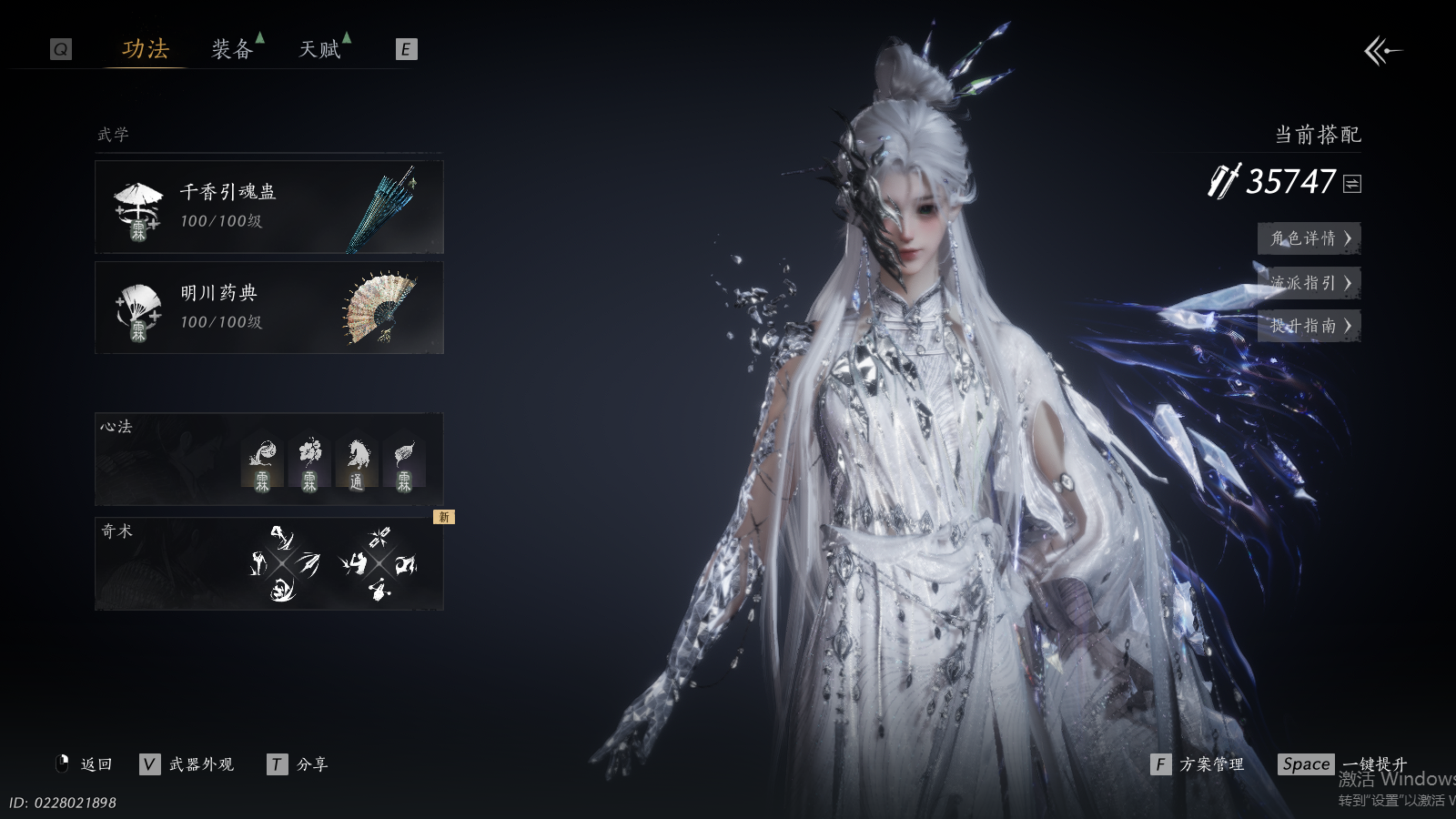Select the 千香引魂蛊 martial art slot
1456x819 pixels.
coord(269,207)
